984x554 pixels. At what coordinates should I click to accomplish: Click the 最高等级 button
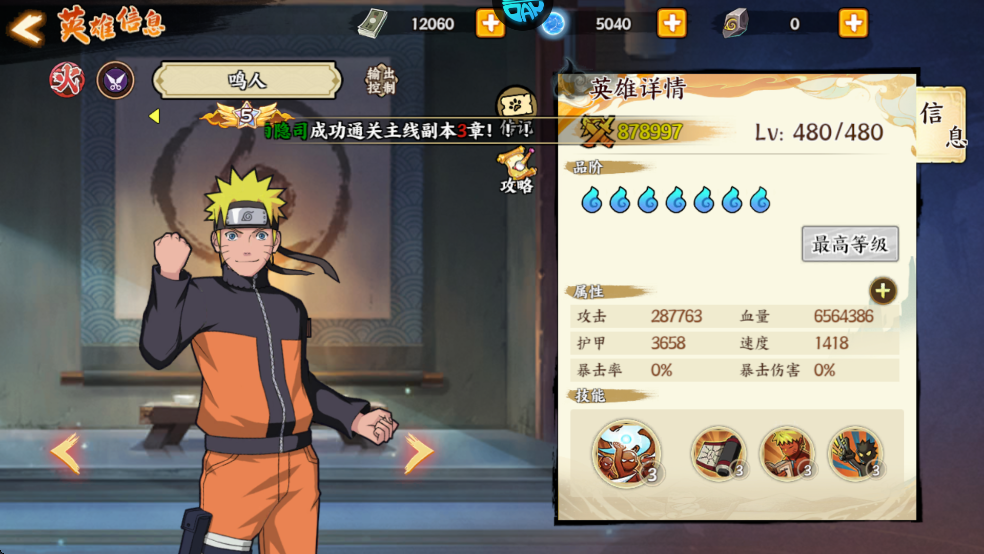coord(850,243)
